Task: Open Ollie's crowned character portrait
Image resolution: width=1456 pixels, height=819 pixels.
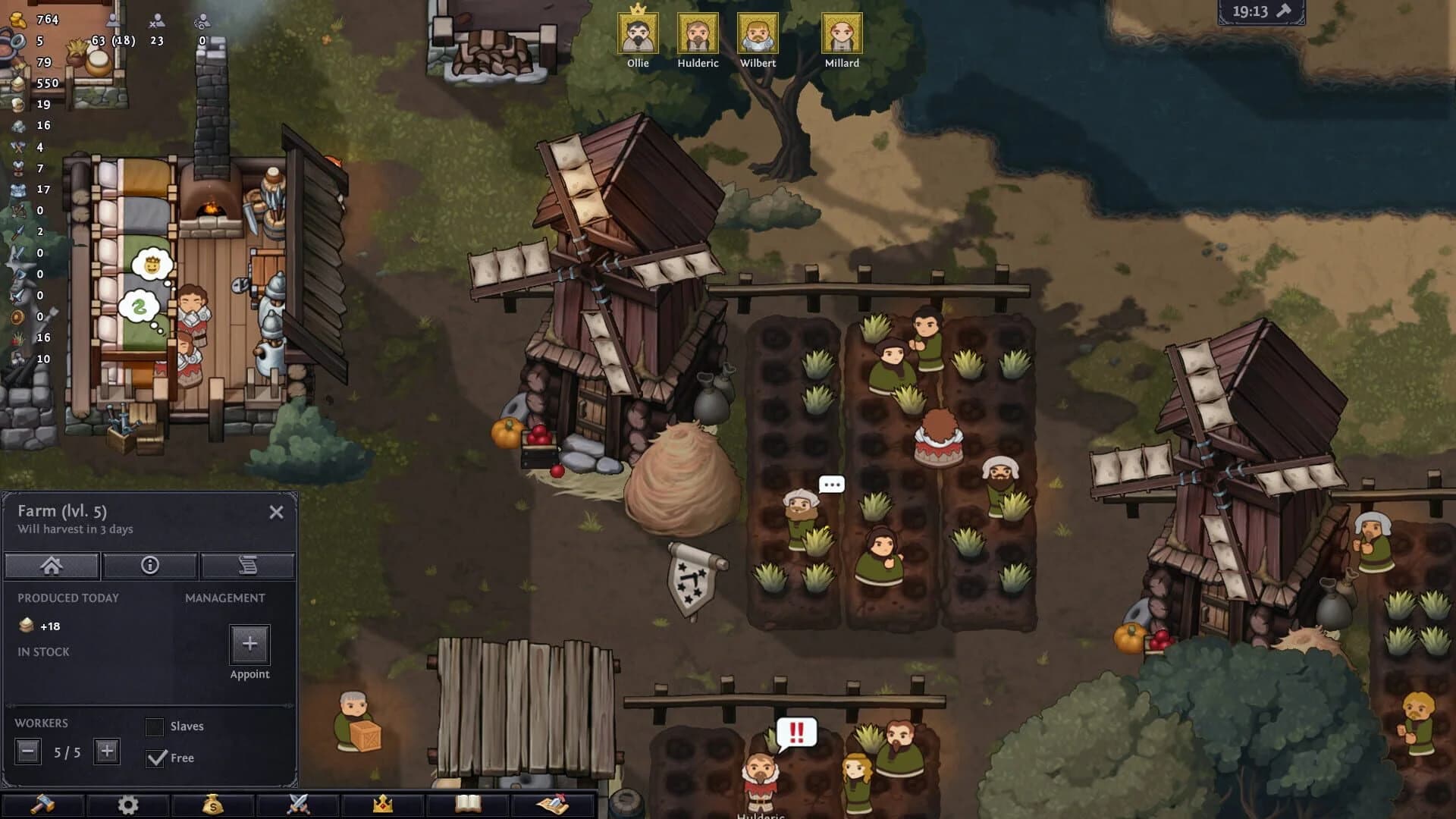Action: pyautogui.click(x=639, y=34)
